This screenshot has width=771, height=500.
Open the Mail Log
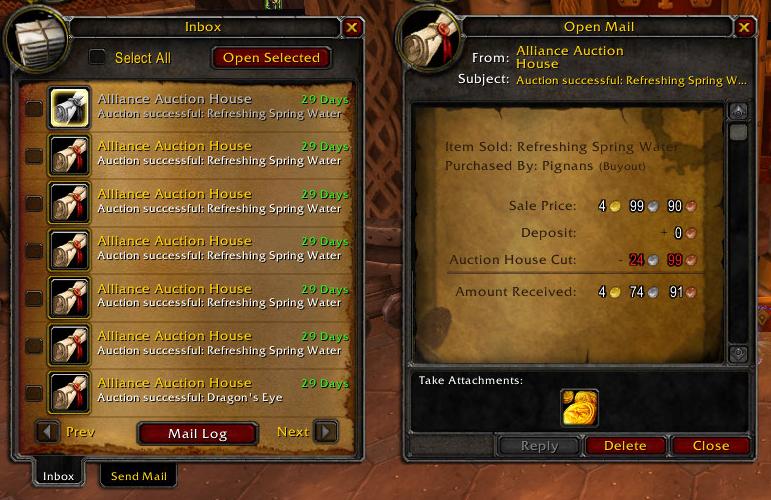click(x=197, y=433)
